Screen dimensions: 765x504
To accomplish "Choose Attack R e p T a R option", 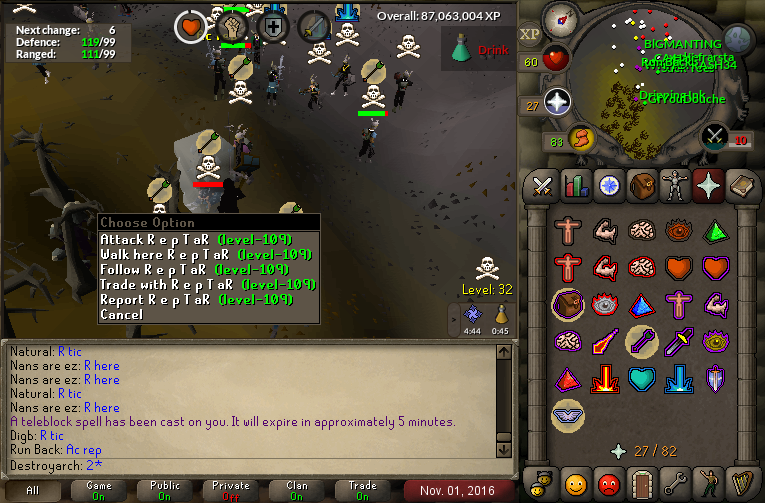I will pos(195,240).
